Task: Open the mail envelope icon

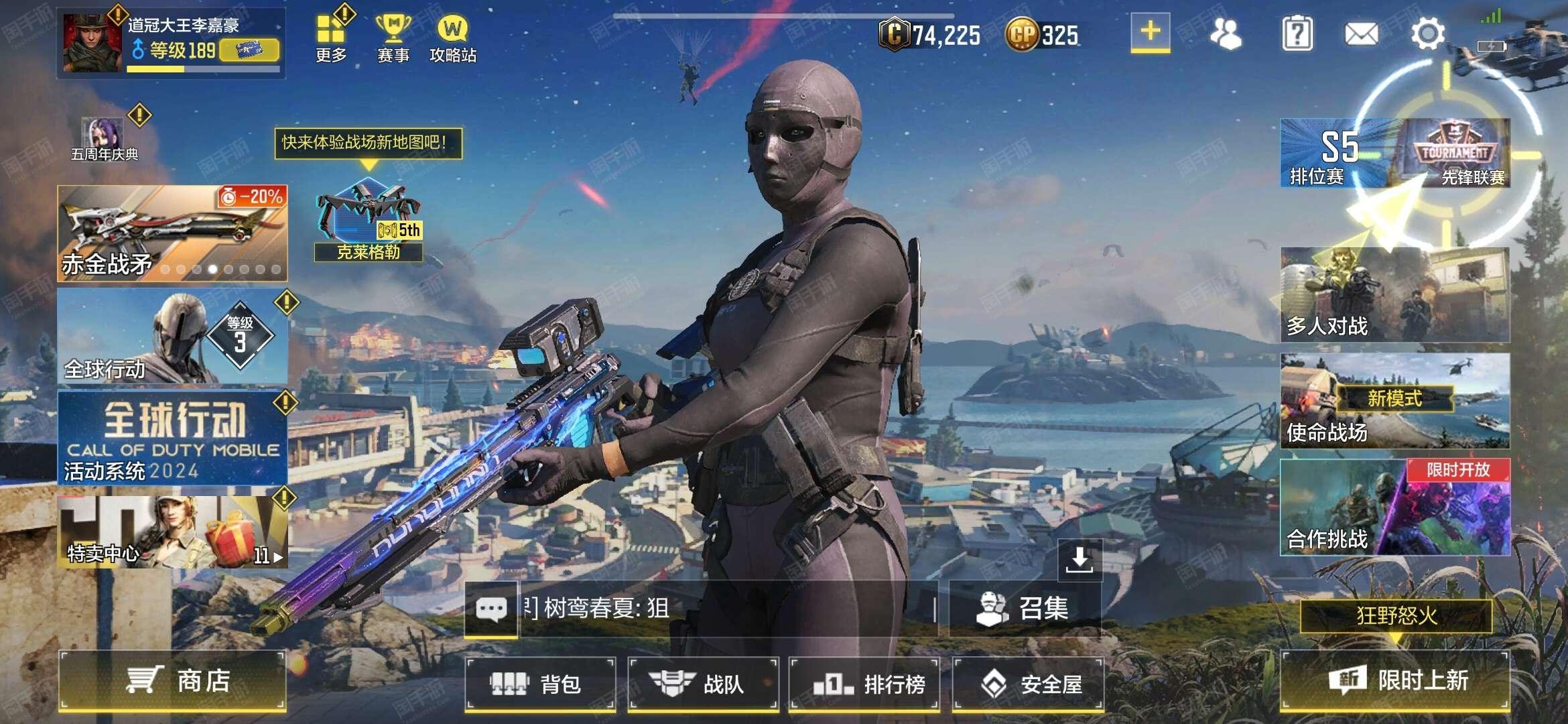Action: (1362, 34)
